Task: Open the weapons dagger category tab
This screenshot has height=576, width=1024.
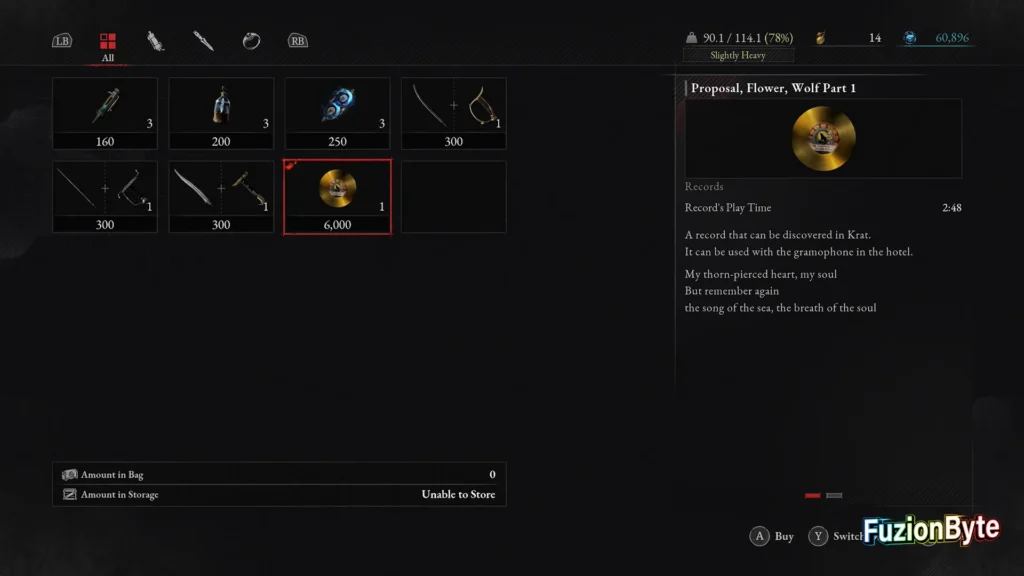Action: tap(203, 41)
